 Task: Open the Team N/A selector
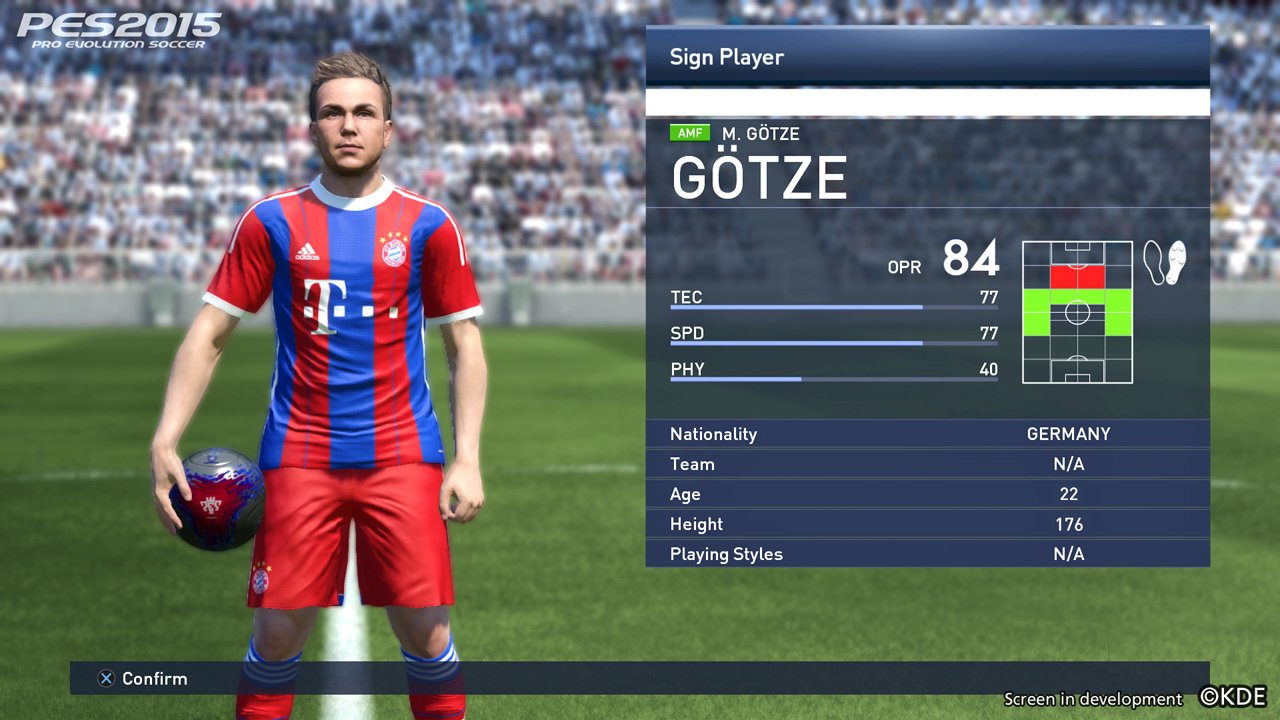927,463
